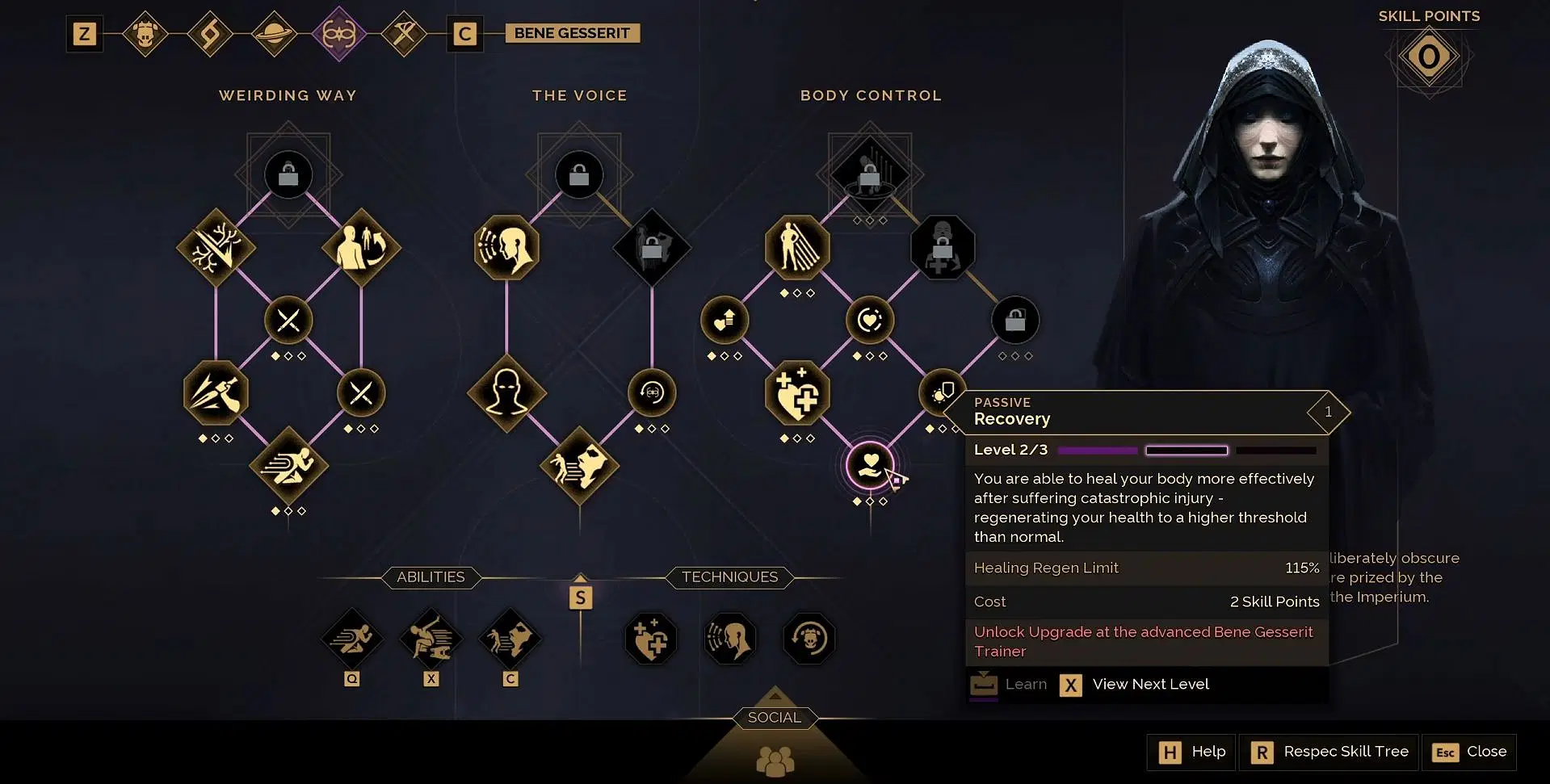This screenshot has width=1550, height=784.
Task: Click the Respec Skill Tree button
Action: [1330, 752]
